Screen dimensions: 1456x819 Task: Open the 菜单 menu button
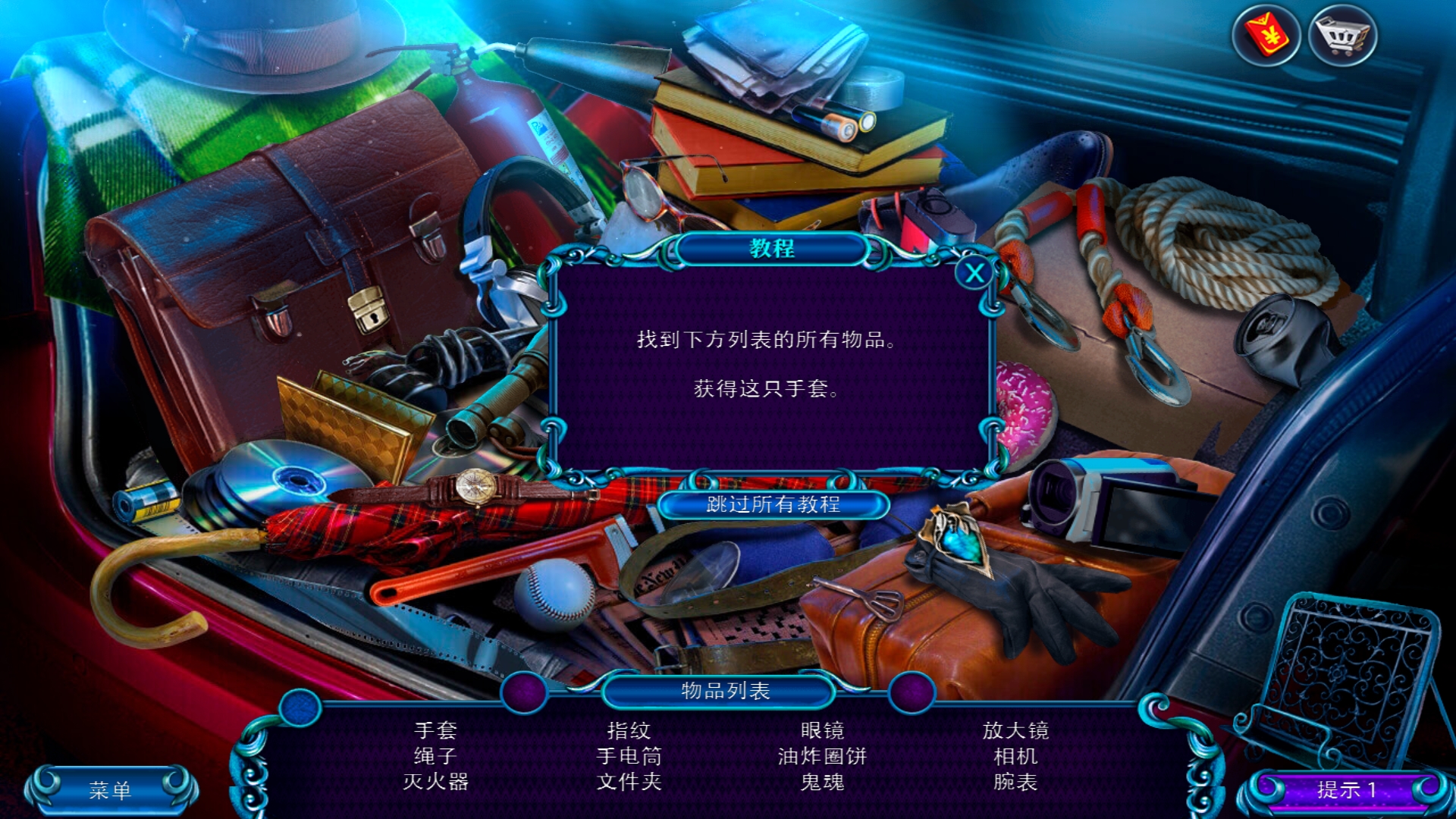pos(111,790)
